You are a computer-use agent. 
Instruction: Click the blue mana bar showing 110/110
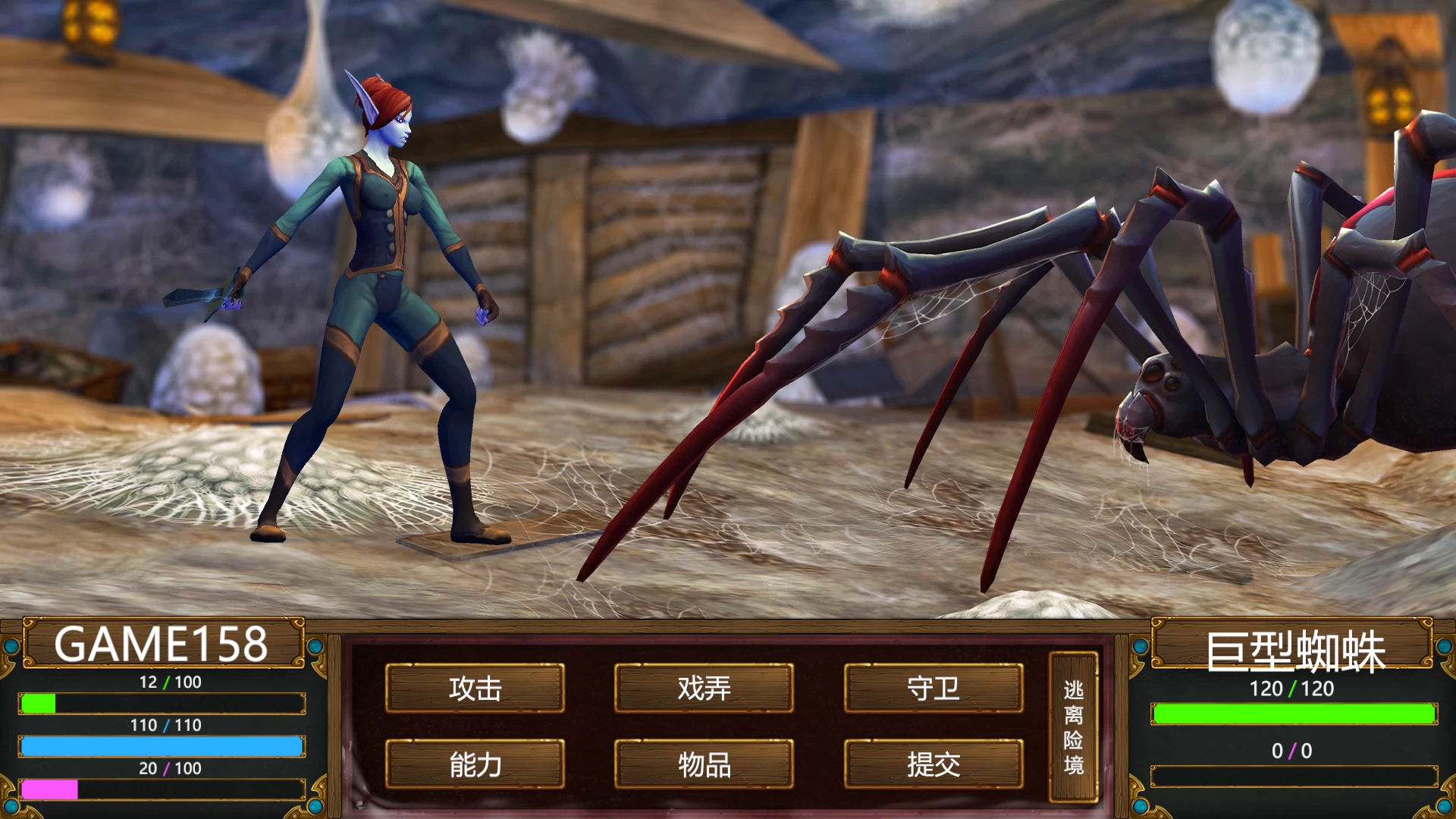162,747
